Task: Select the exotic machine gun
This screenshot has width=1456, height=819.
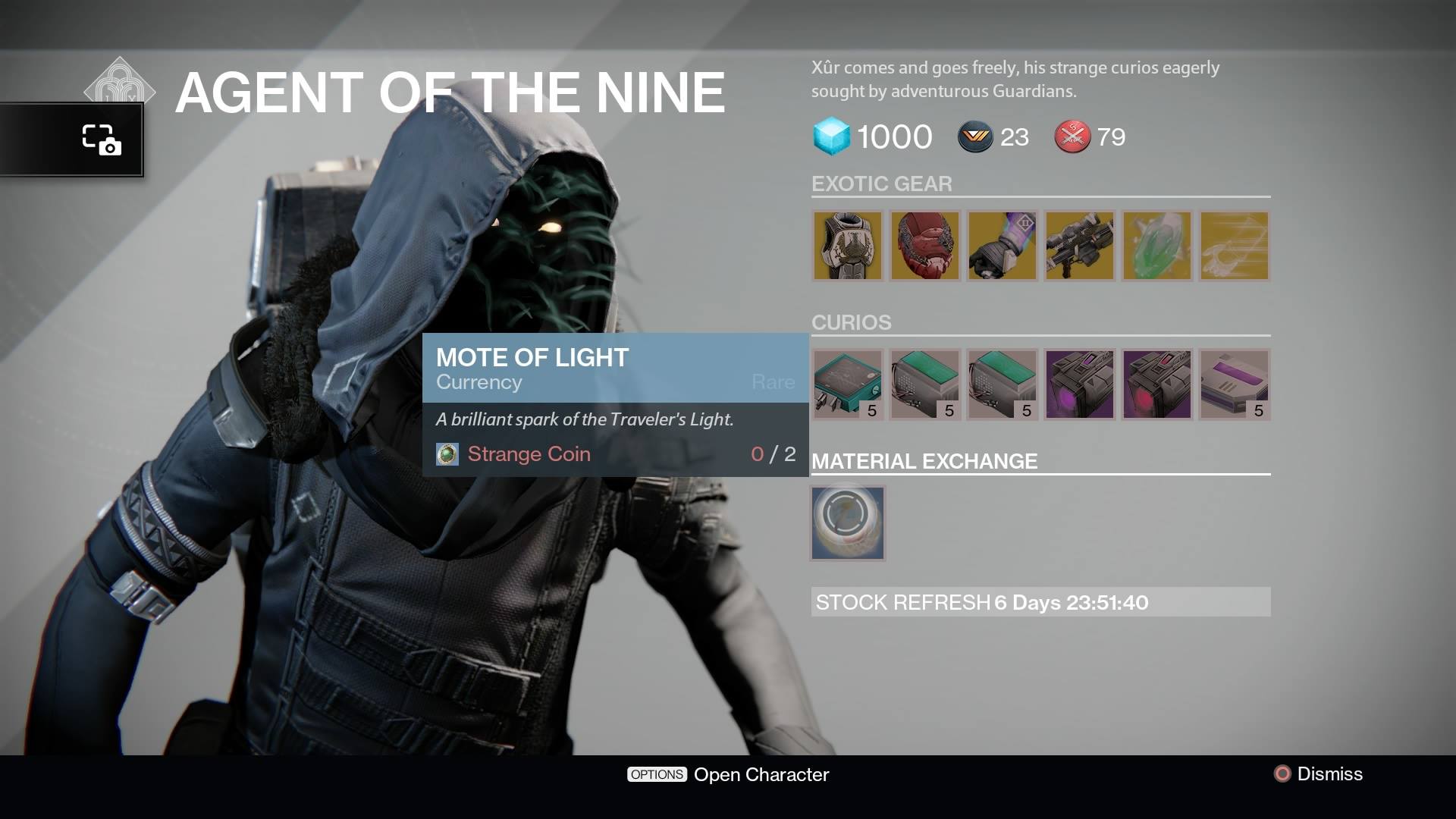Action: click(1080, 245)
